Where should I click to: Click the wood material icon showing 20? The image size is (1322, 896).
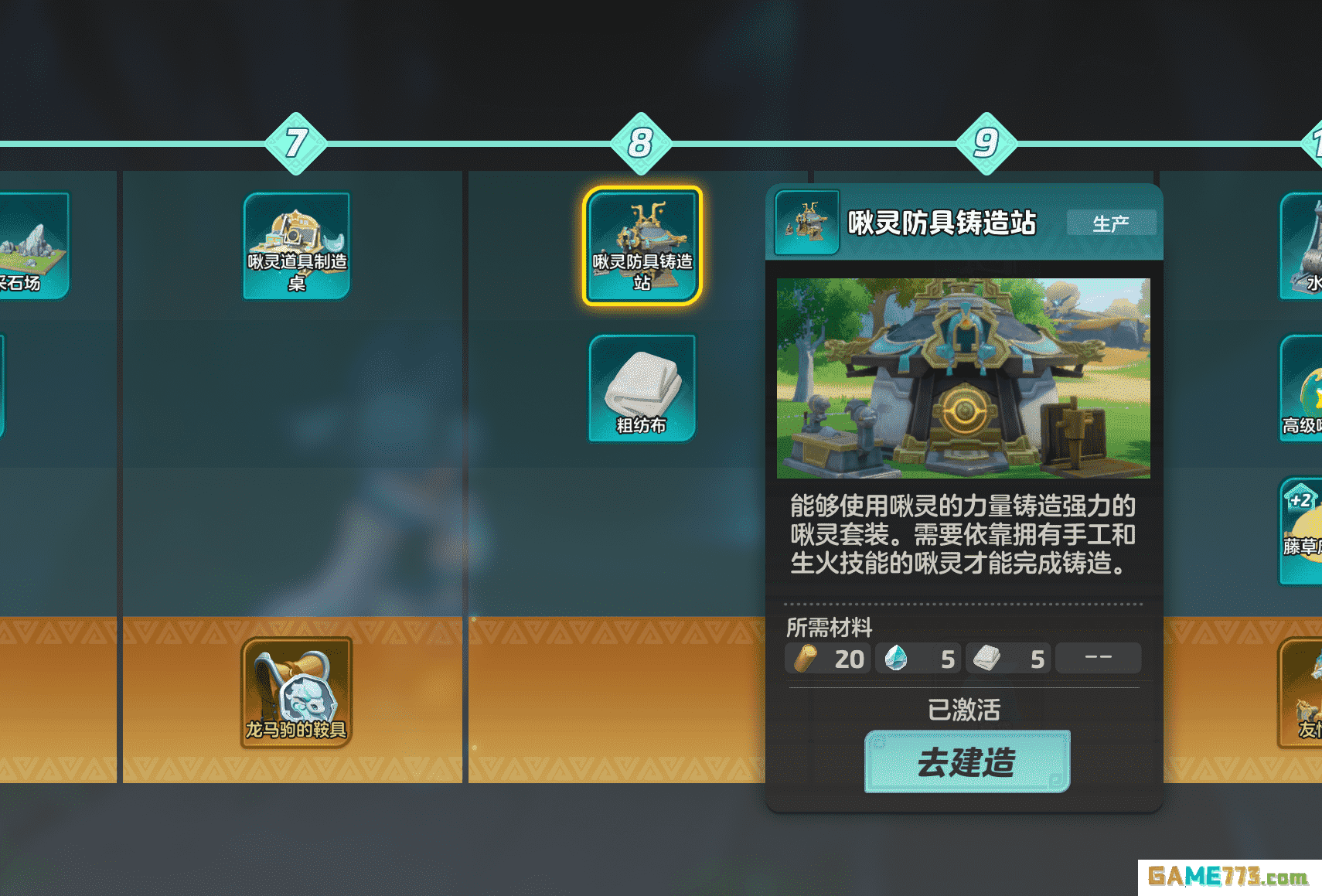(807, 659)
